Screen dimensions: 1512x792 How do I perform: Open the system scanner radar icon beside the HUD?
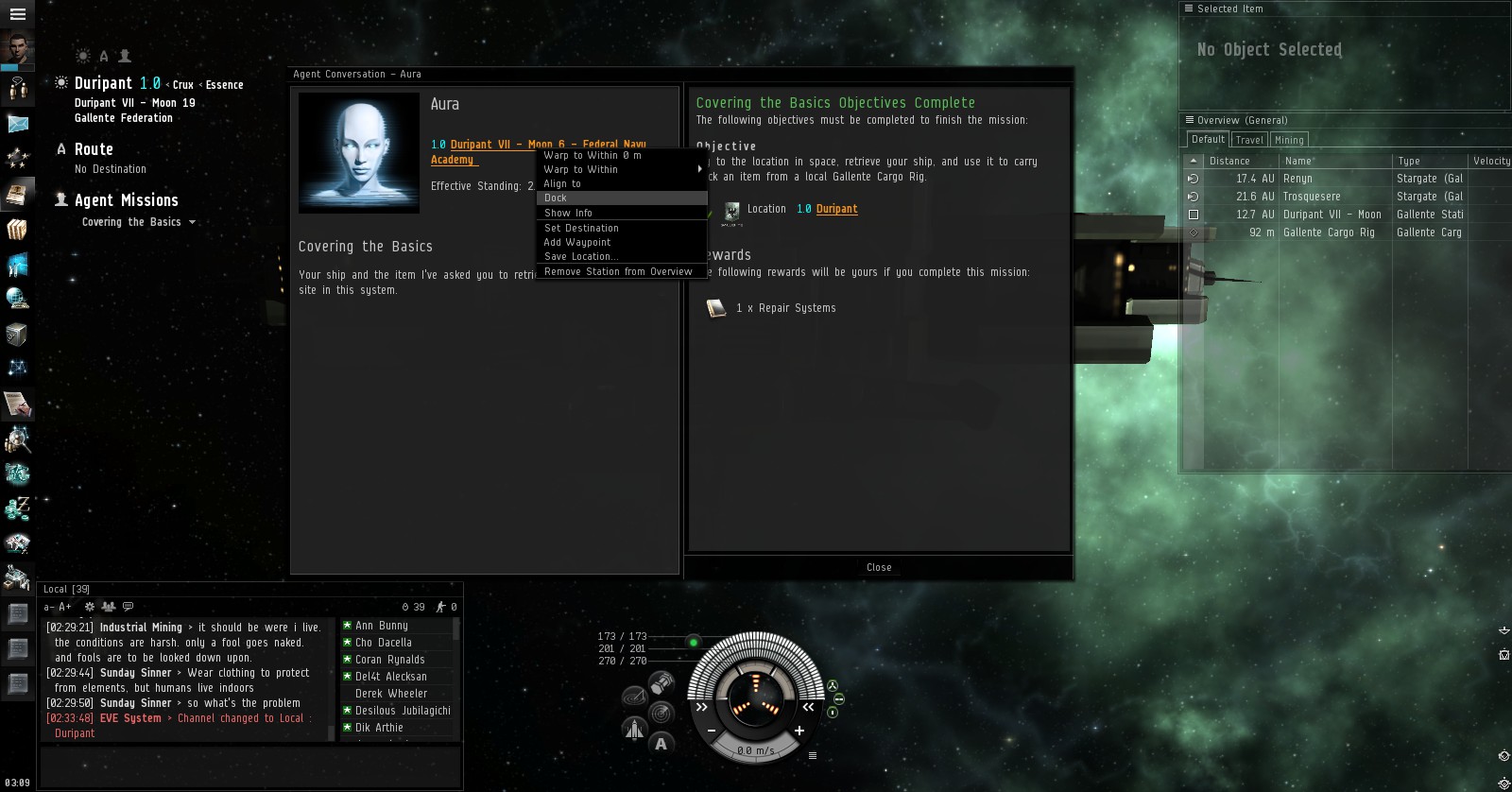click(661, 712)
